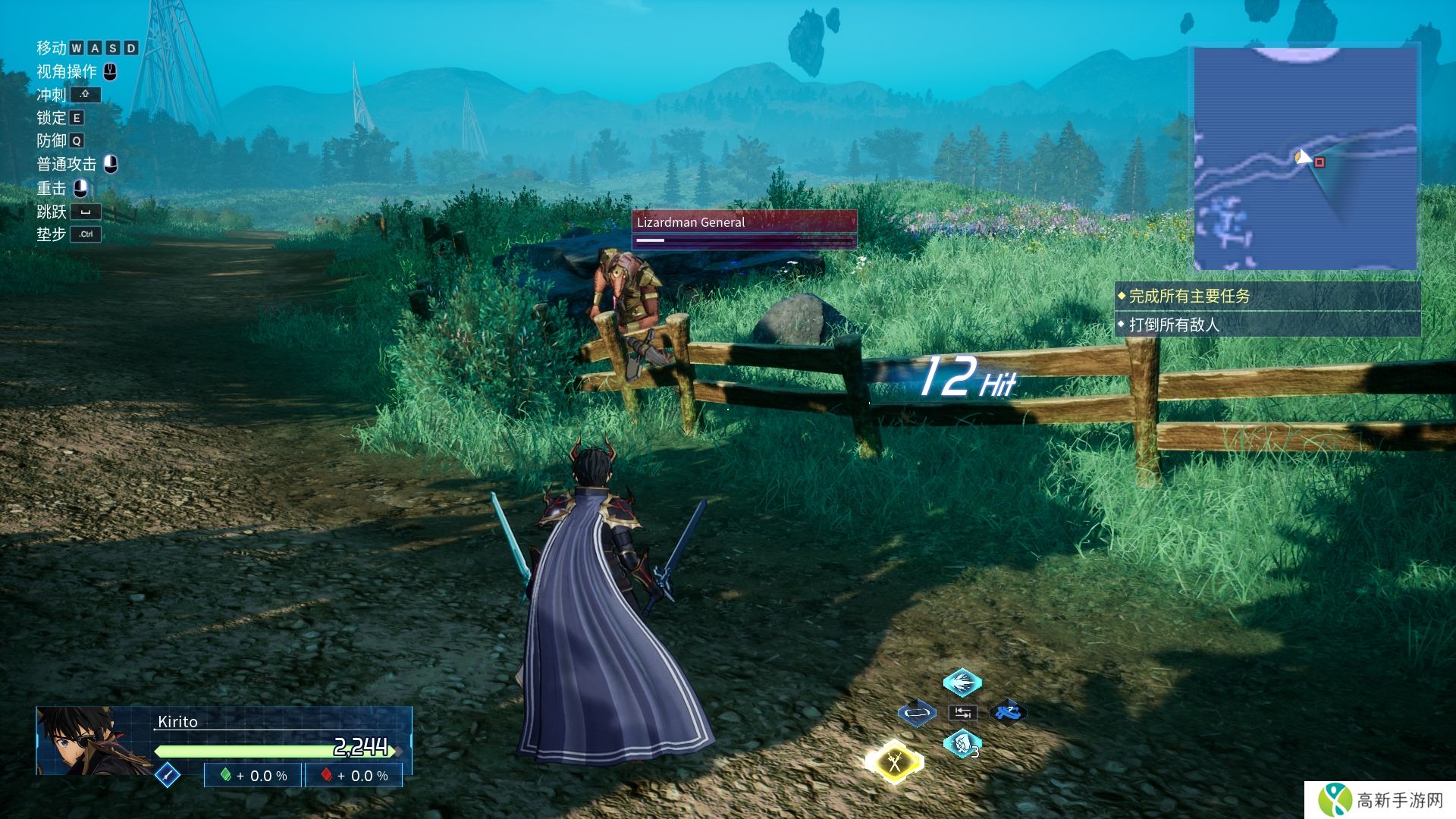
Task: Select the 完成所有主要任务 objective
Action: coord(1266,297)
